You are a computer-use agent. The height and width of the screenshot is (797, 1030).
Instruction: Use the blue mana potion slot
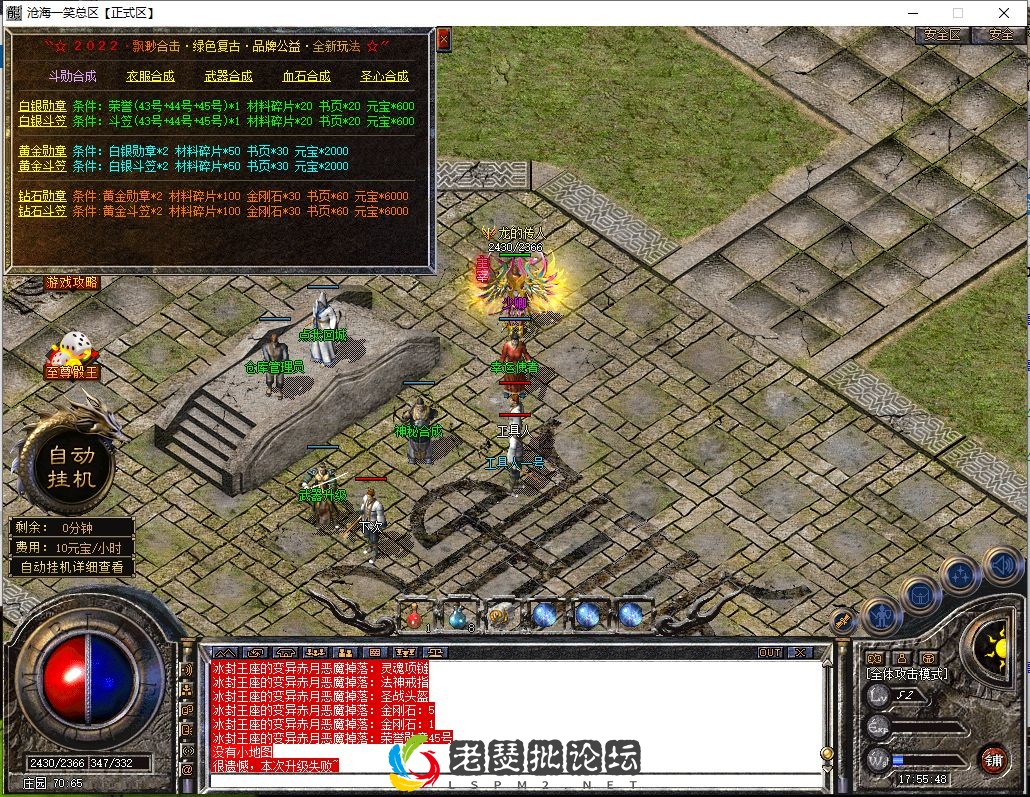pos(457,614)
